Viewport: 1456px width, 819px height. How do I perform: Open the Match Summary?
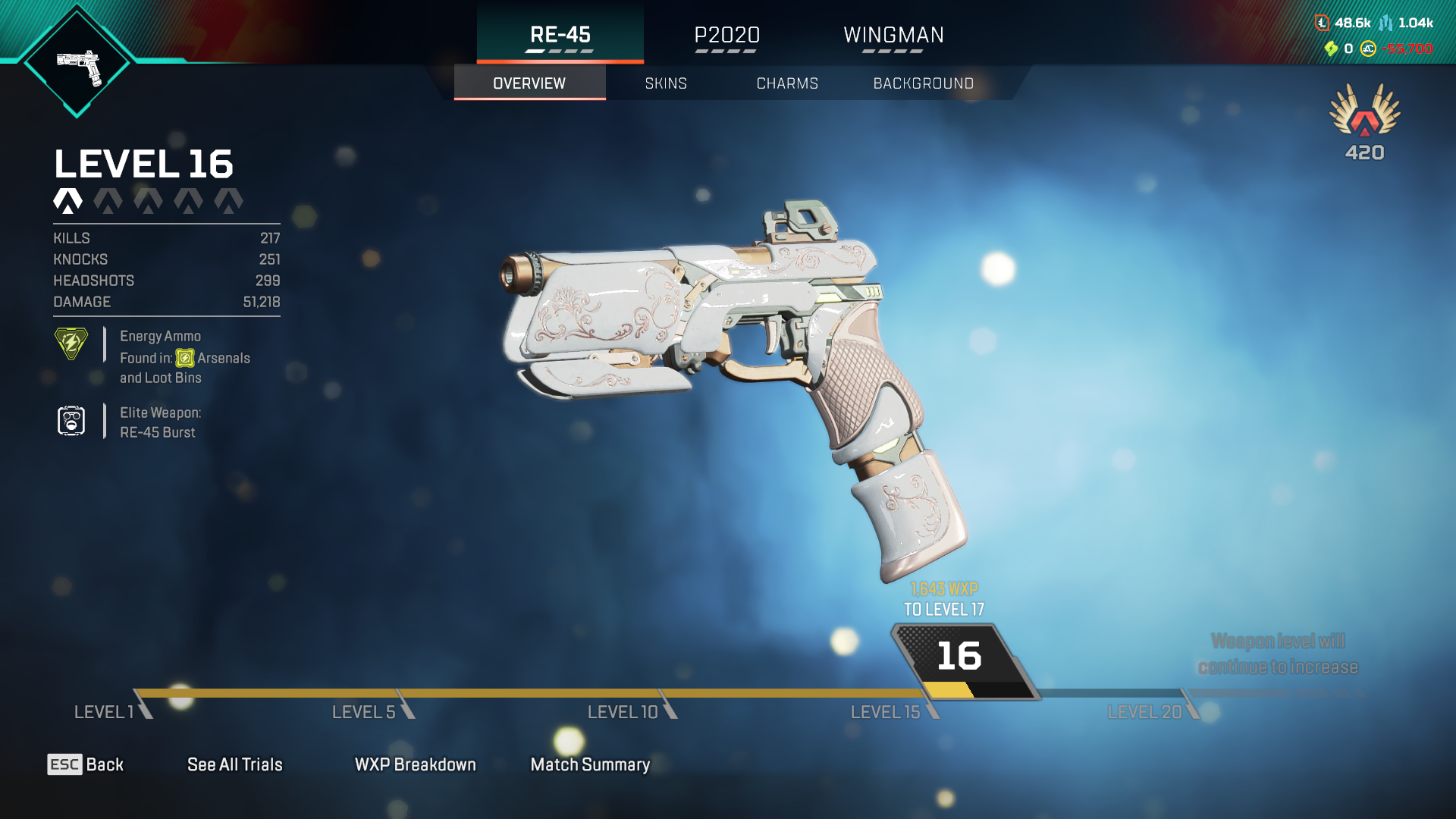(x=590, y=764)
